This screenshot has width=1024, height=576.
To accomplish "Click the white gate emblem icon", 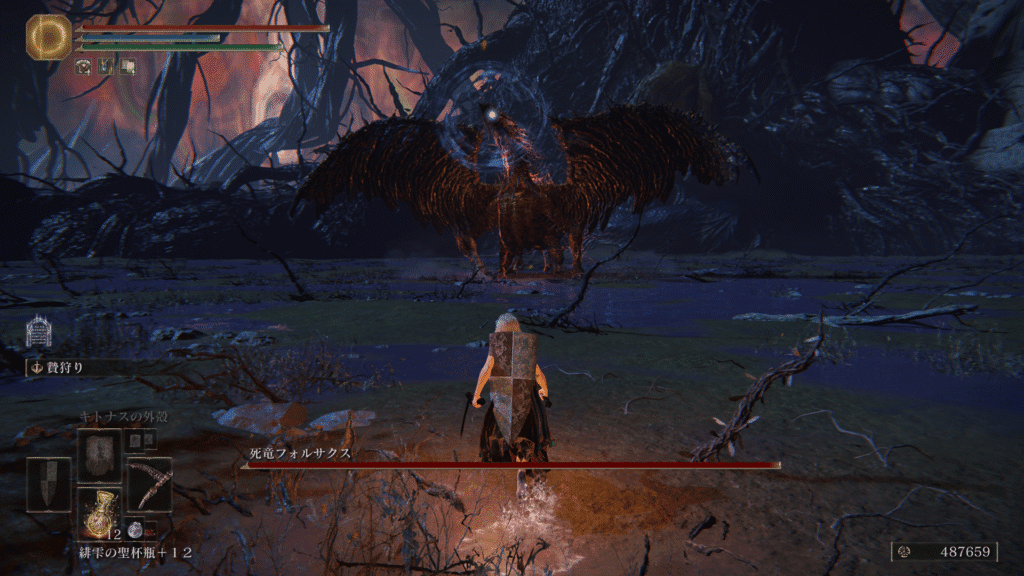I will coord(39,332).
